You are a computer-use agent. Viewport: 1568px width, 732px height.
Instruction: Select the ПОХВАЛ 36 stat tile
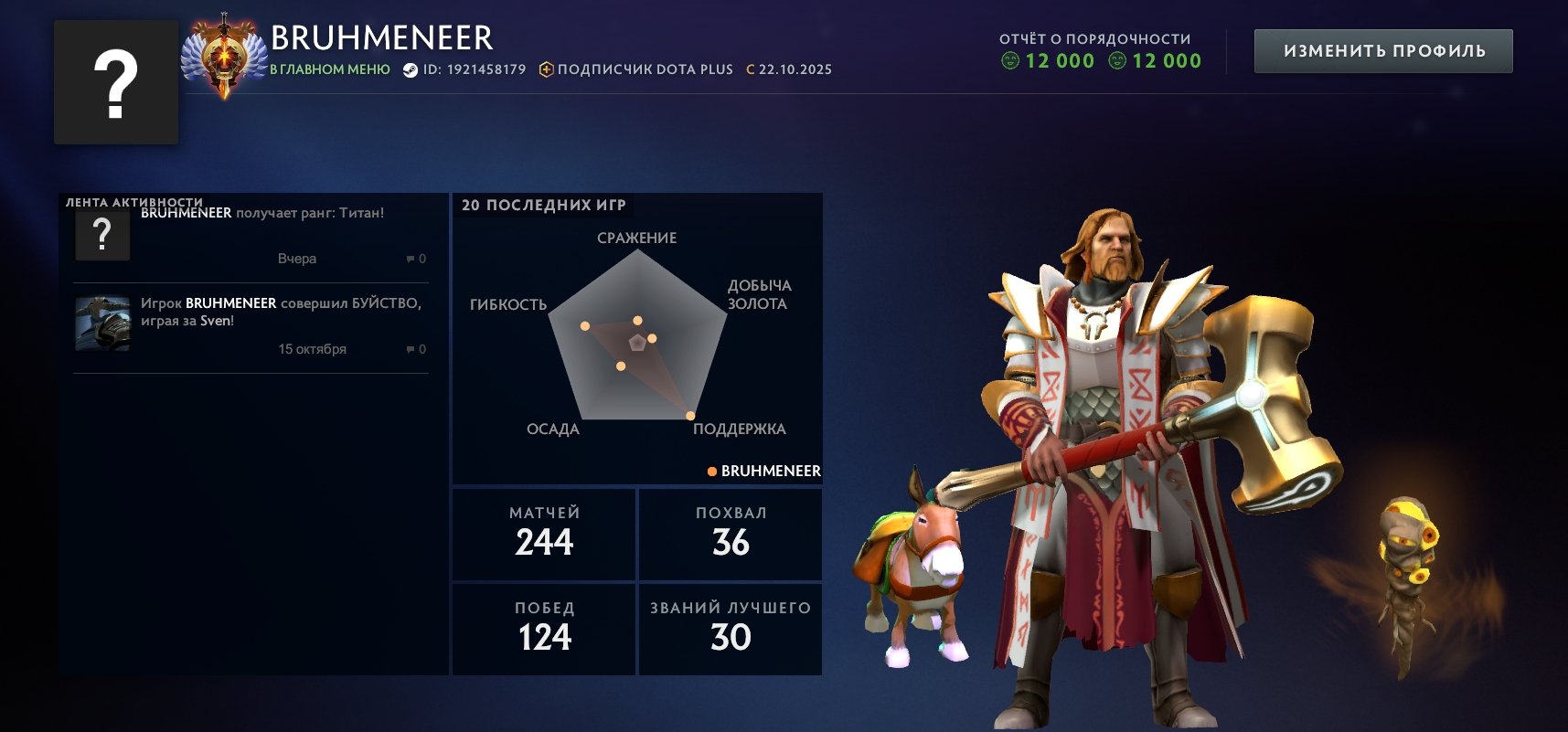click(x=731, y=534)
